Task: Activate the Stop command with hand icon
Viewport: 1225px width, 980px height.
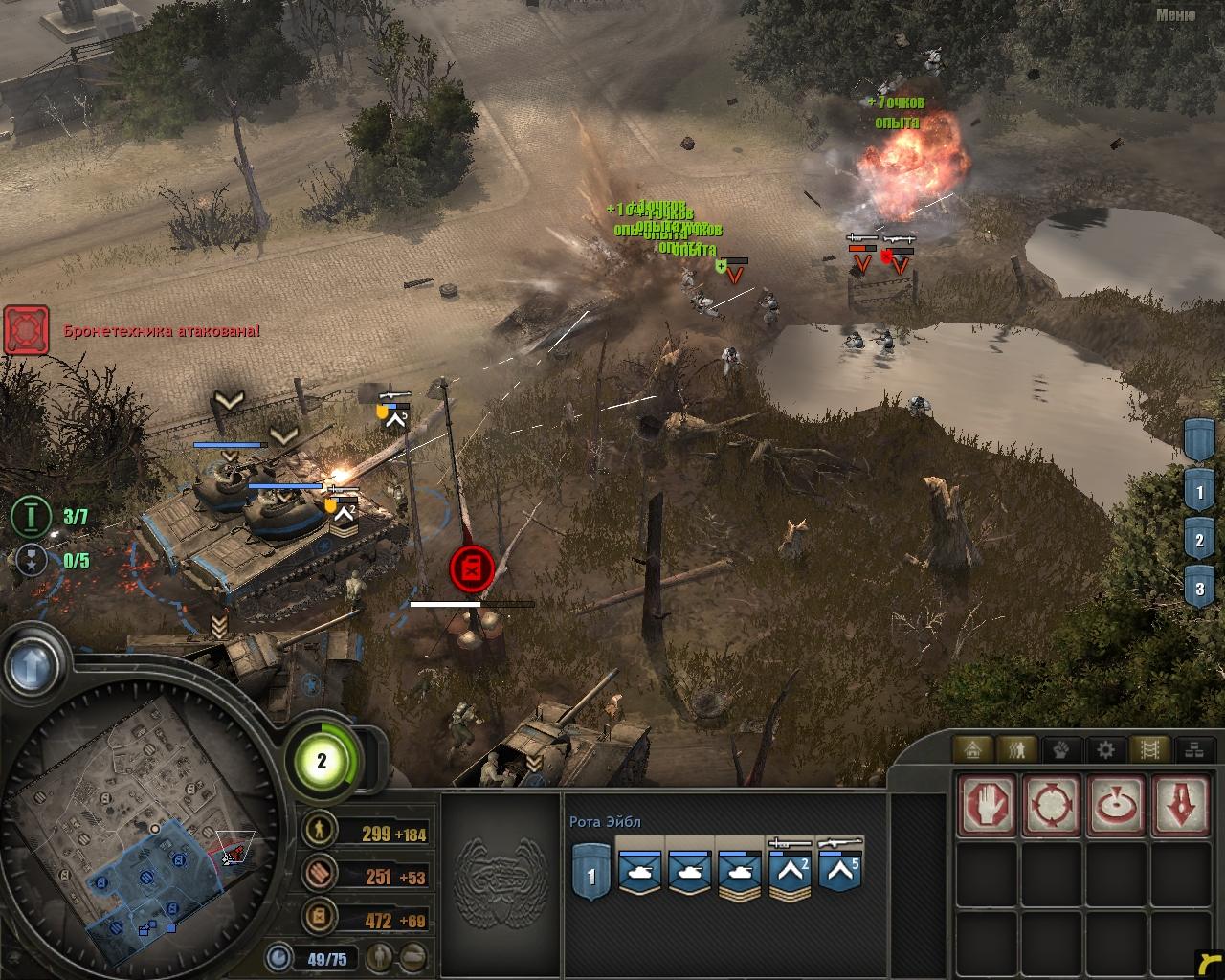Action: coord(988,805)
